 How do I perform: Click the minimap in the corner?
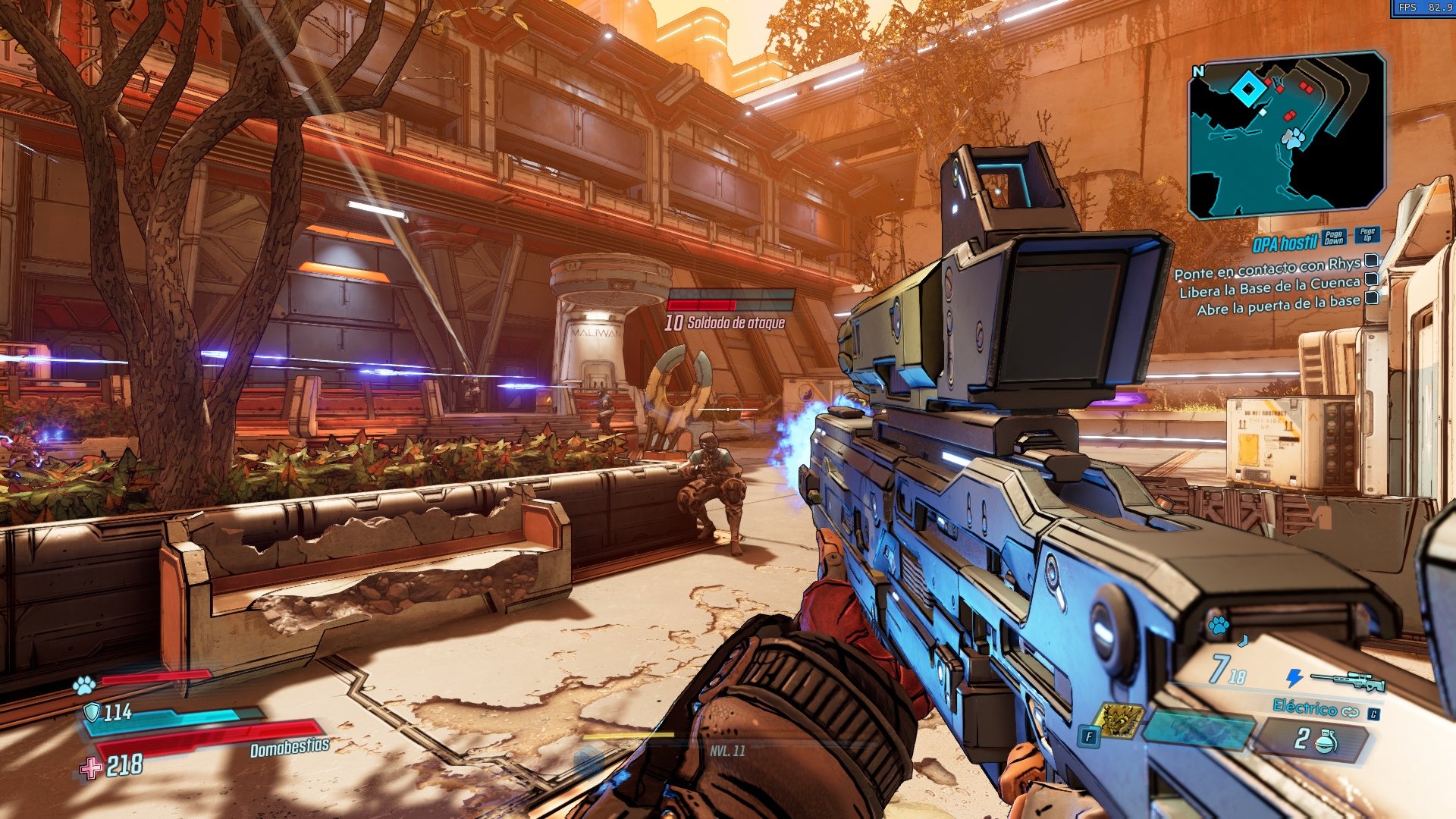point(1286,134)
